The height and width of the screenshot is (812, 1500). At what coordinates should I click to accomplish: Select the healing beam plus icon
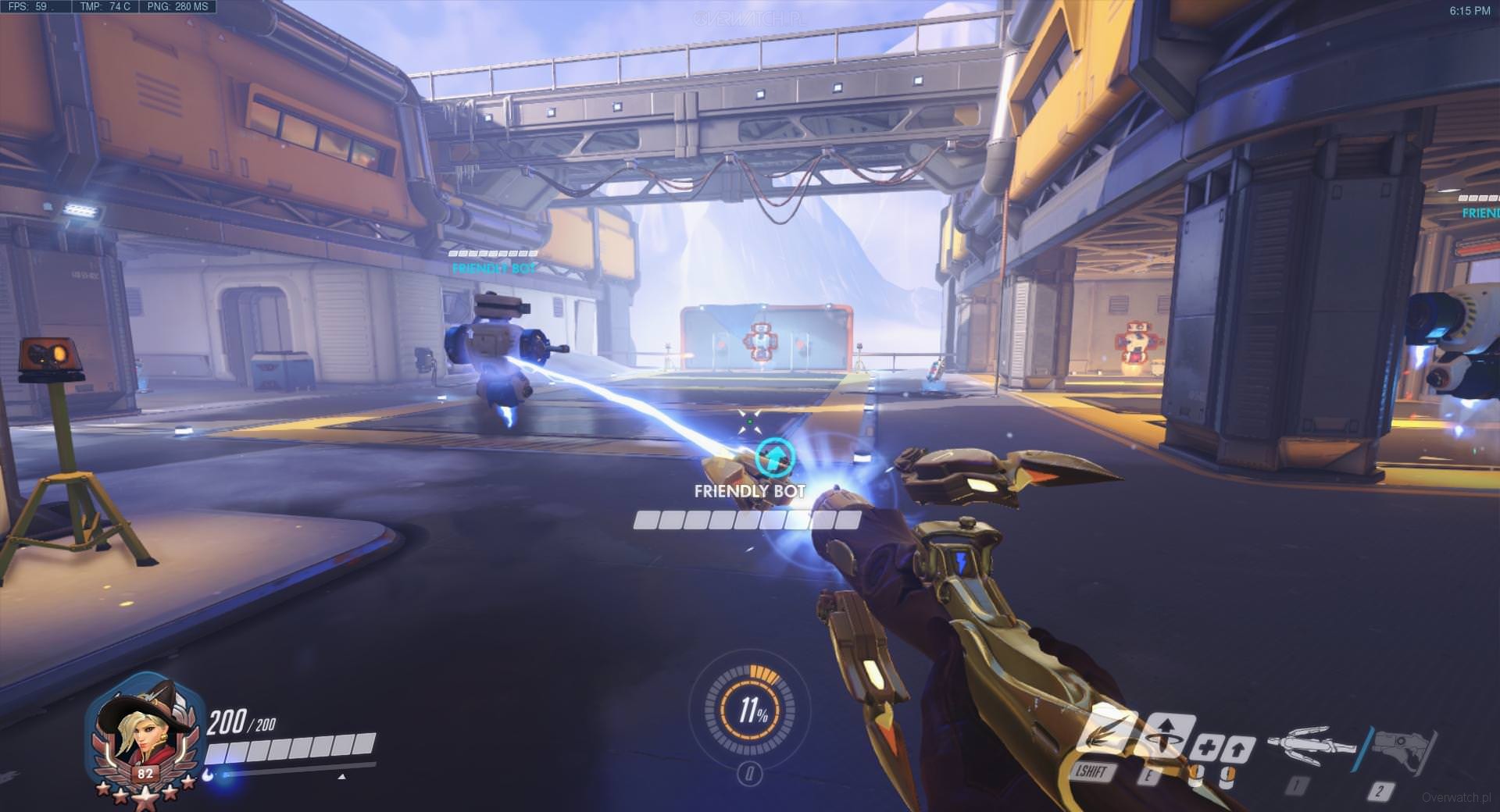click(x=1207, y=747)
